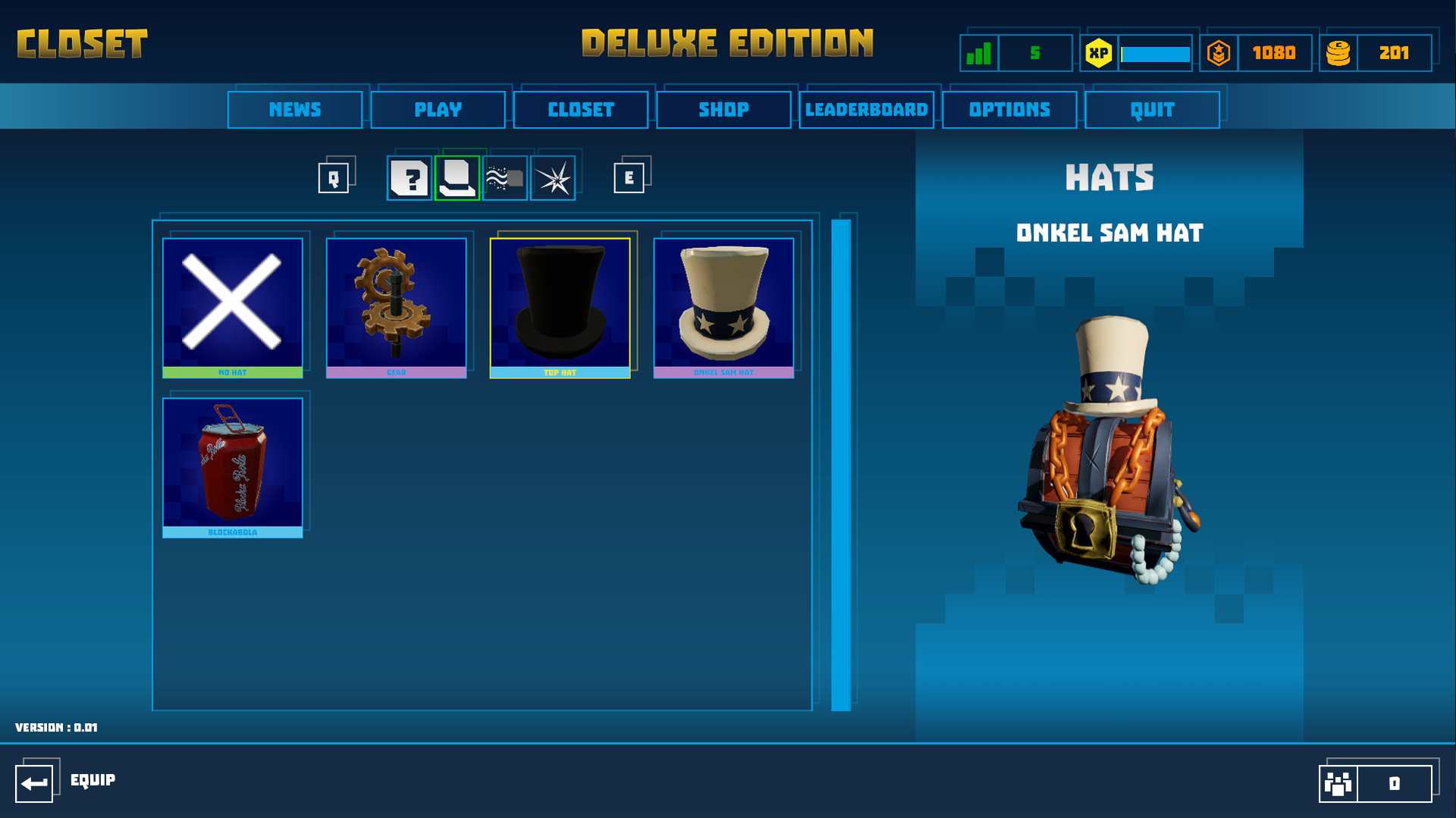Image resolution: width=1456 pixels, height=818 pixels.
Task: Select the No Hat option to unequip
Action: pyautogui.click(x=233, y=303)
